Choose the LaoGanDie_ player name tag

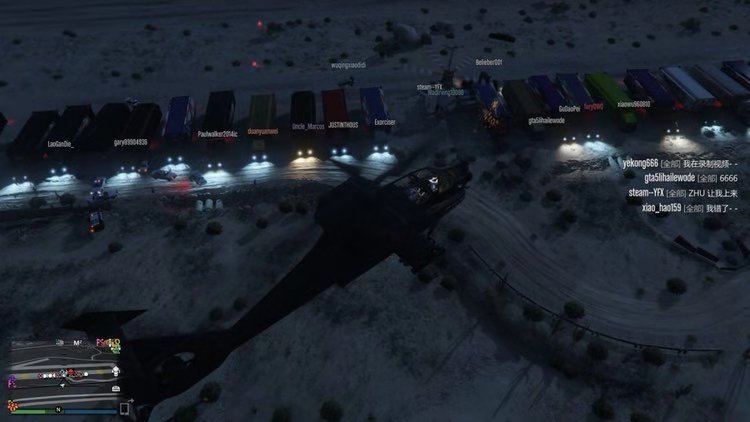pos(60,144)
